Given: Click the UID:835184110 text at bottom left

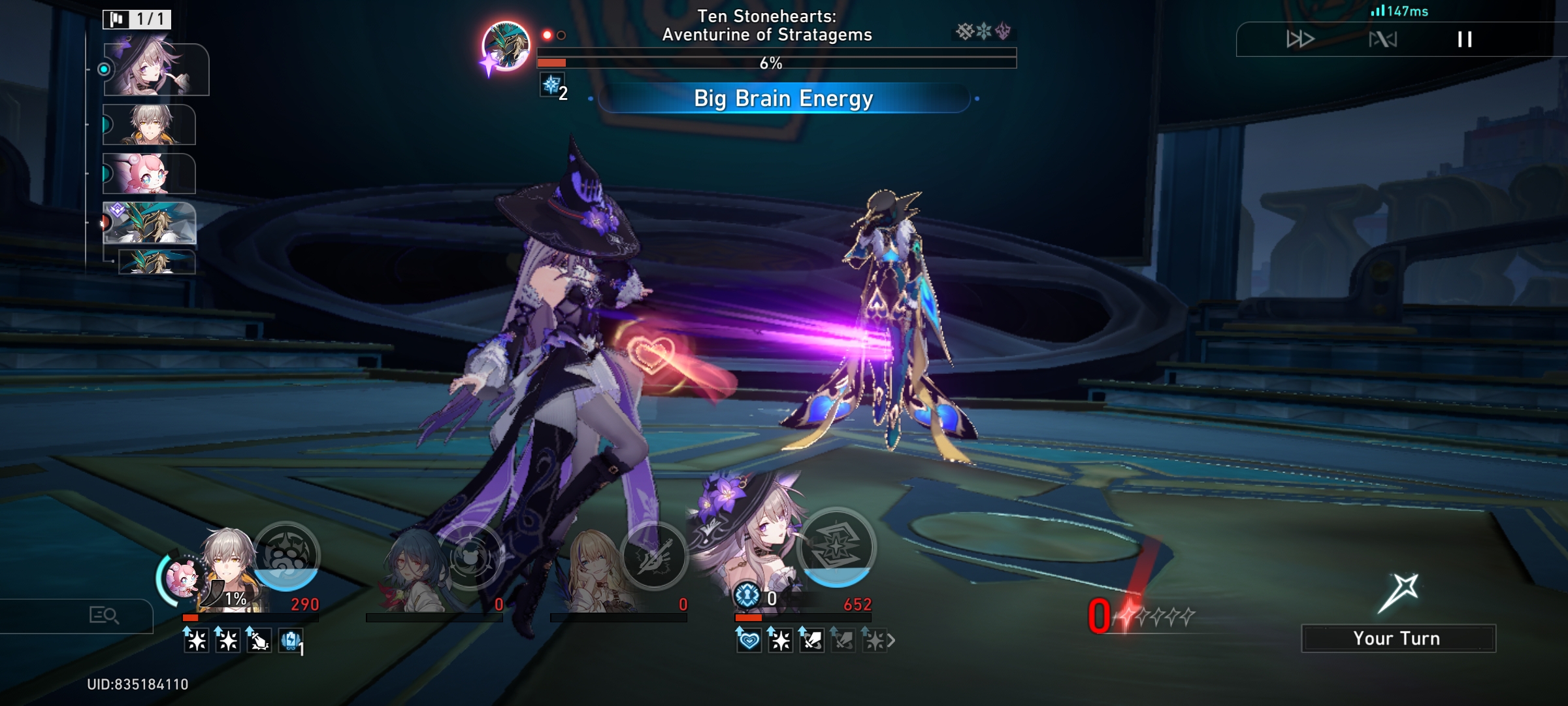Looking at the screenshot, I should pyautogui.click(x=137, y=684).
